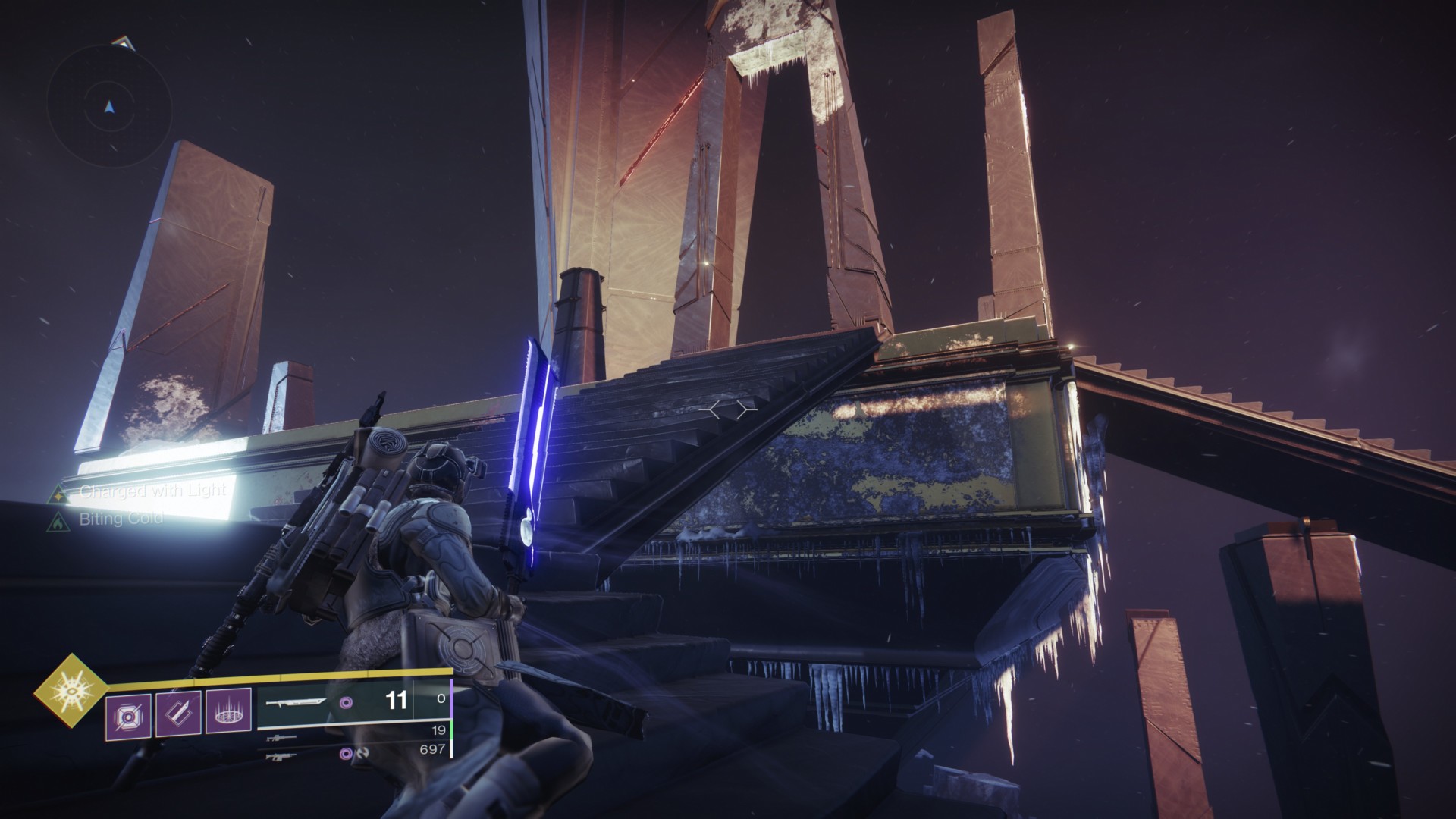Click the Biting Cold status effect
This screenshot has height=819, width=1456.
tap(121, 520)
